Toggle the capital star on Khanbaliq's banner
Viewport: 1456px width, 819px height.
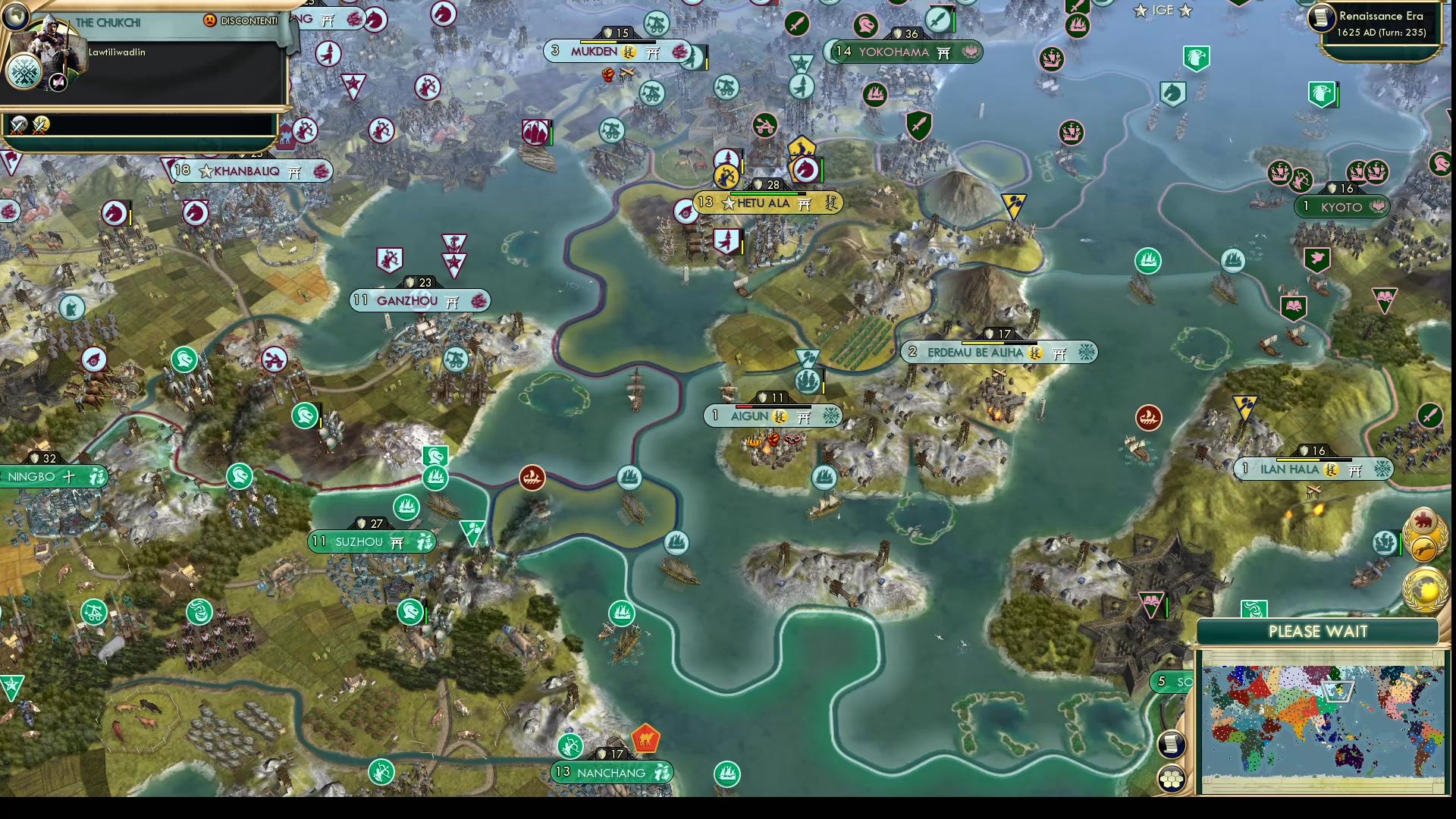[206, 171]
